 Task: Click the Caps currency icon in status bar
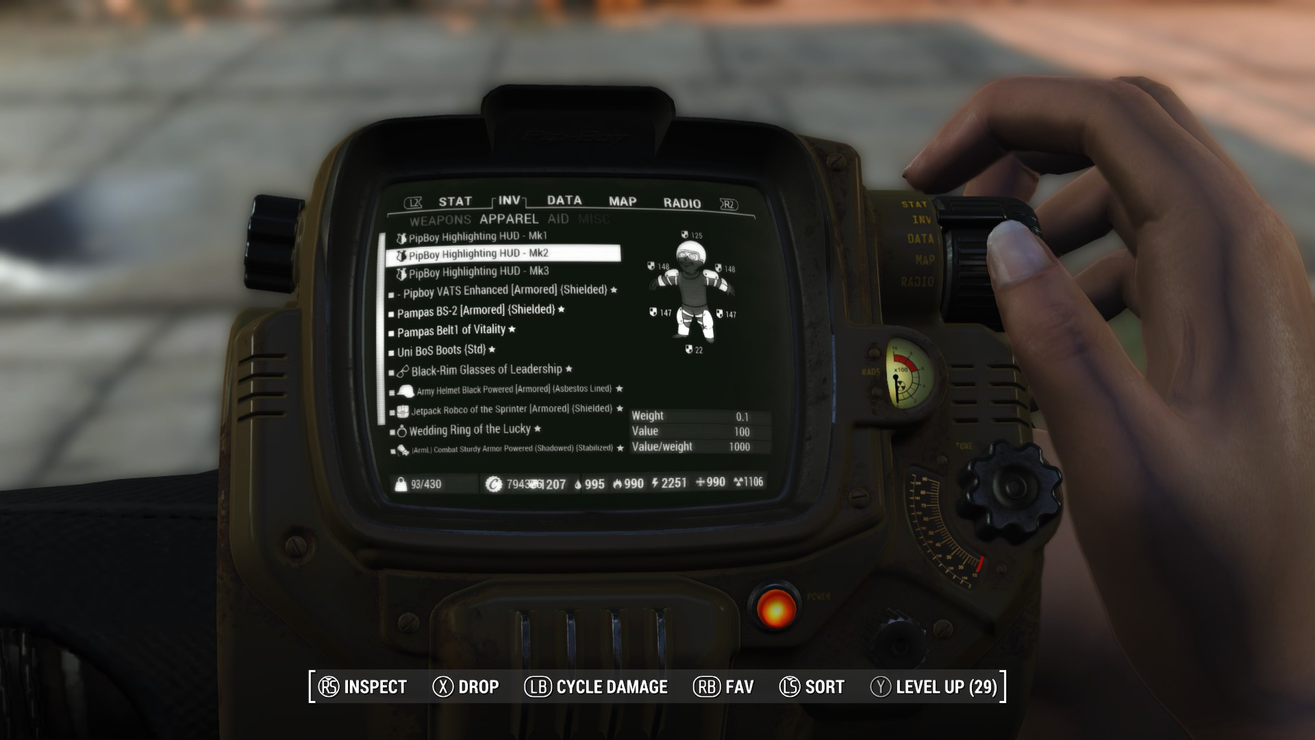pos(493,483)
